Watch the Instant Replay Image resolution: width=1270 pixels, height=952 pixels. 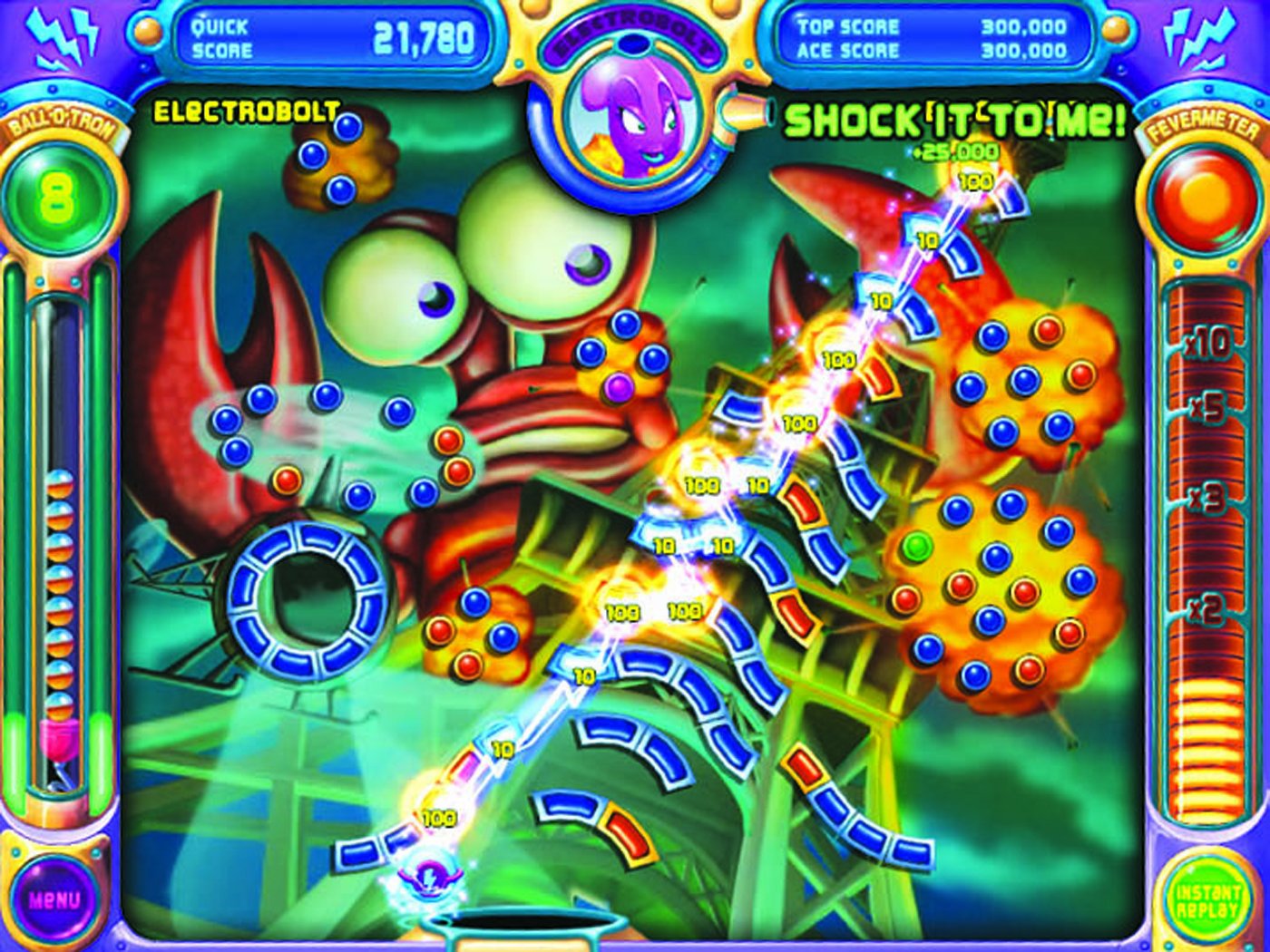1207,899
